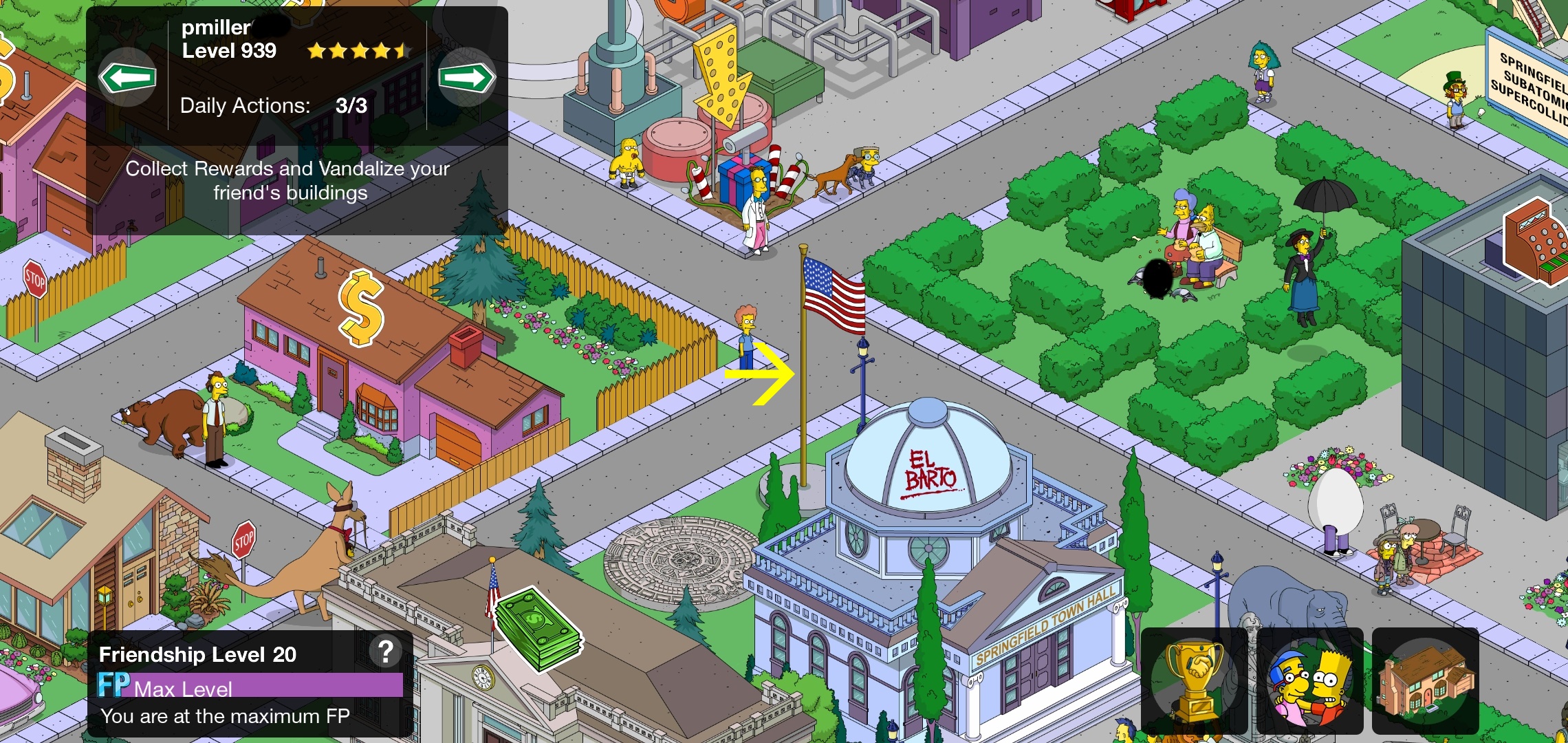Advance to the next friend with the right arrow
Viewport: 1568px width, 743px height.
point(468,78)
